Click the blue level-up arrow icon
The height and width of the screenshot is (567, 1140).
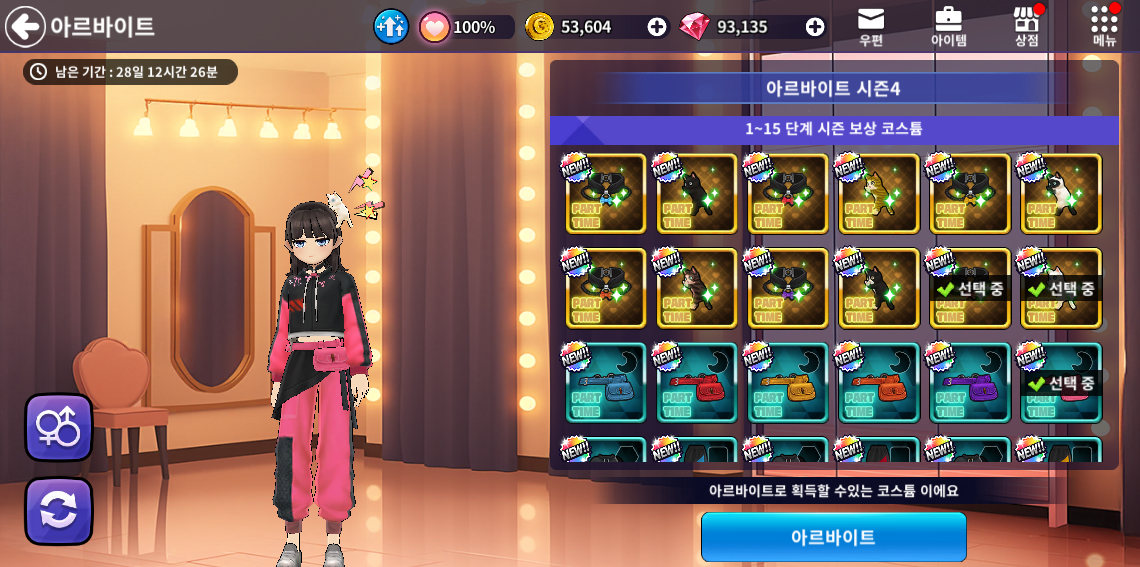[x=391, y=26]
